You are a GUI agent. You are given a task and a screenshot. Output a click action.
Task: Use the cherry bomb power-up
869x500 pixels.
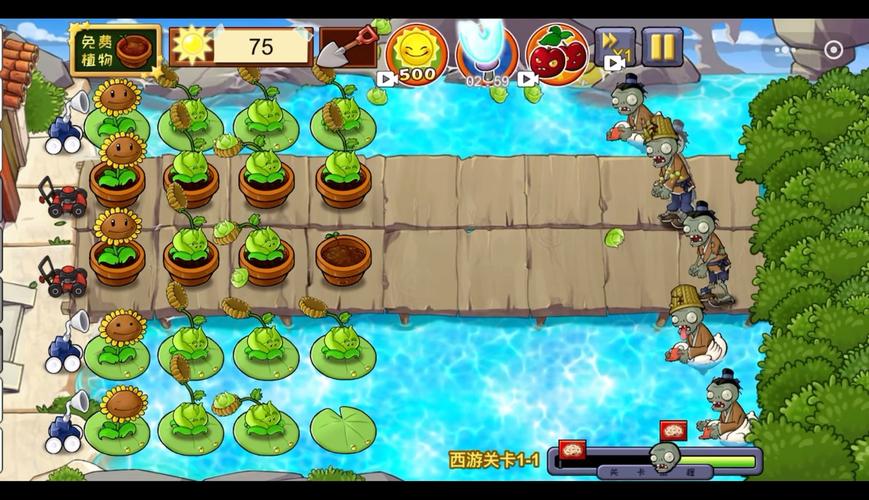[557, 54]
